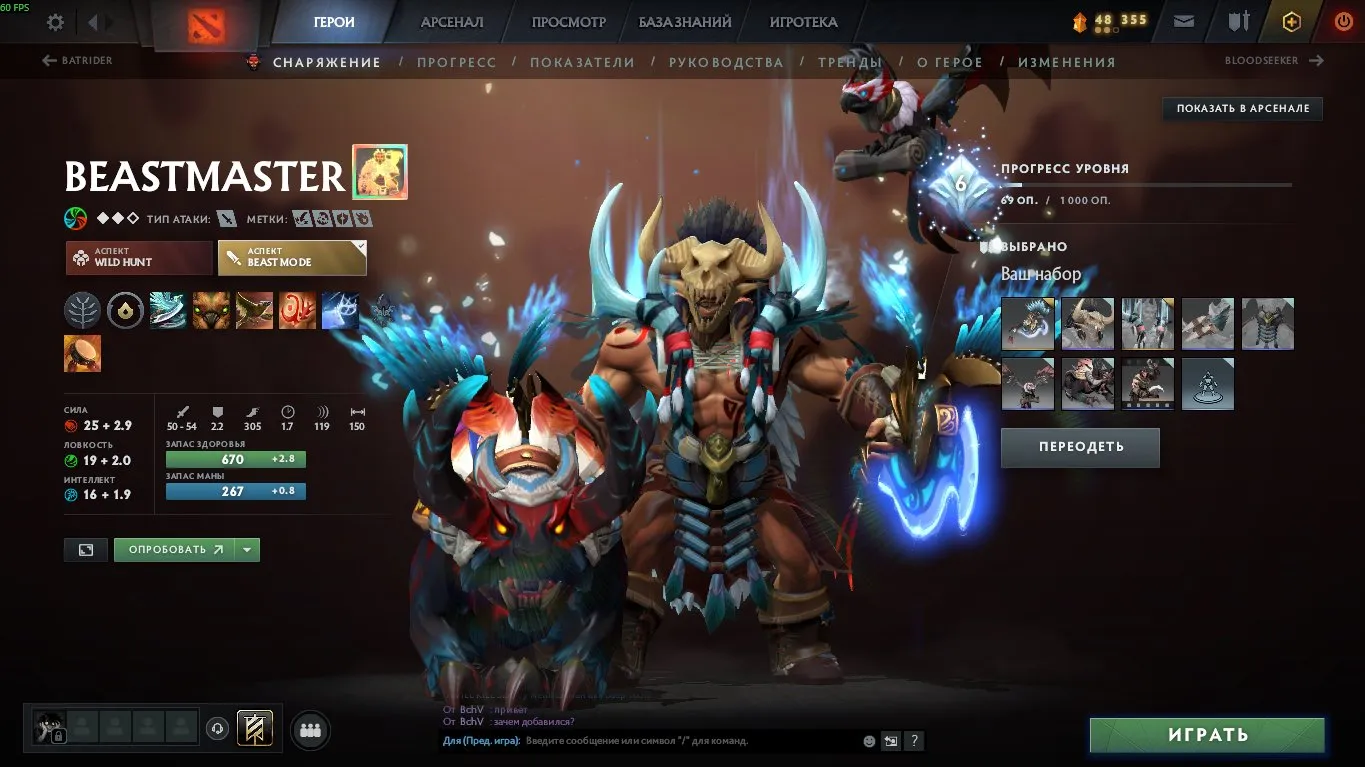Open the BEAST MODE aspect dropdown chevron

363,247
